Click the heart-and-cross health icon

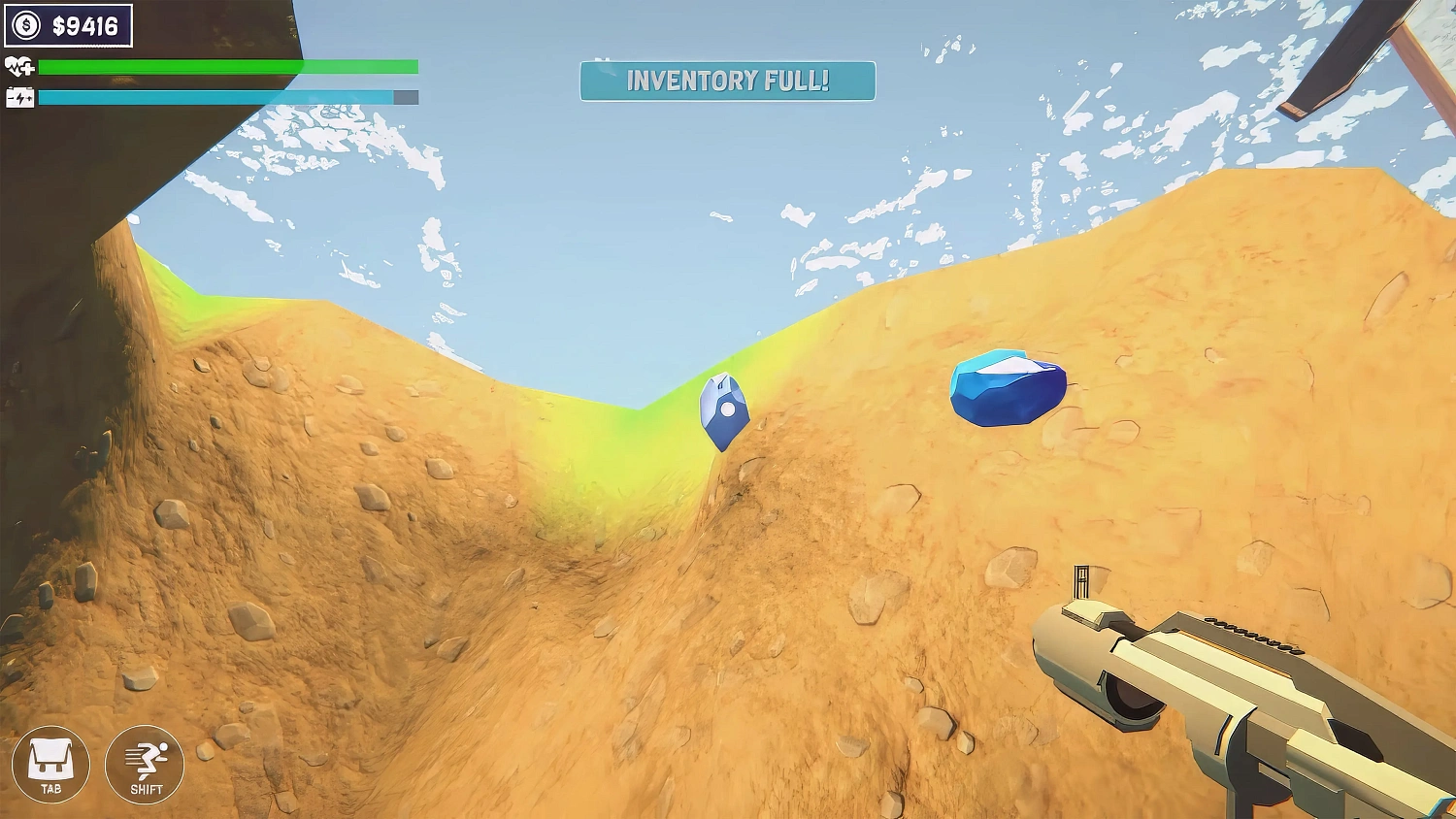tap(19, 68)
